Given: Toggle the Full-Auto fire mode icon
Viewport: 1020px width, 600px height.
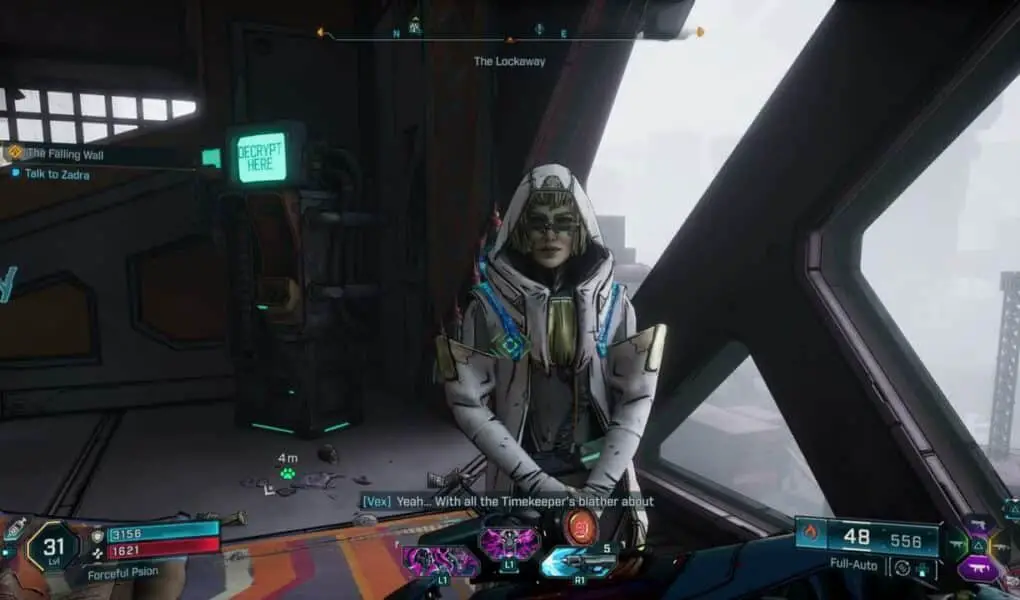Looking at the screenshot, I should pos(903,567).
